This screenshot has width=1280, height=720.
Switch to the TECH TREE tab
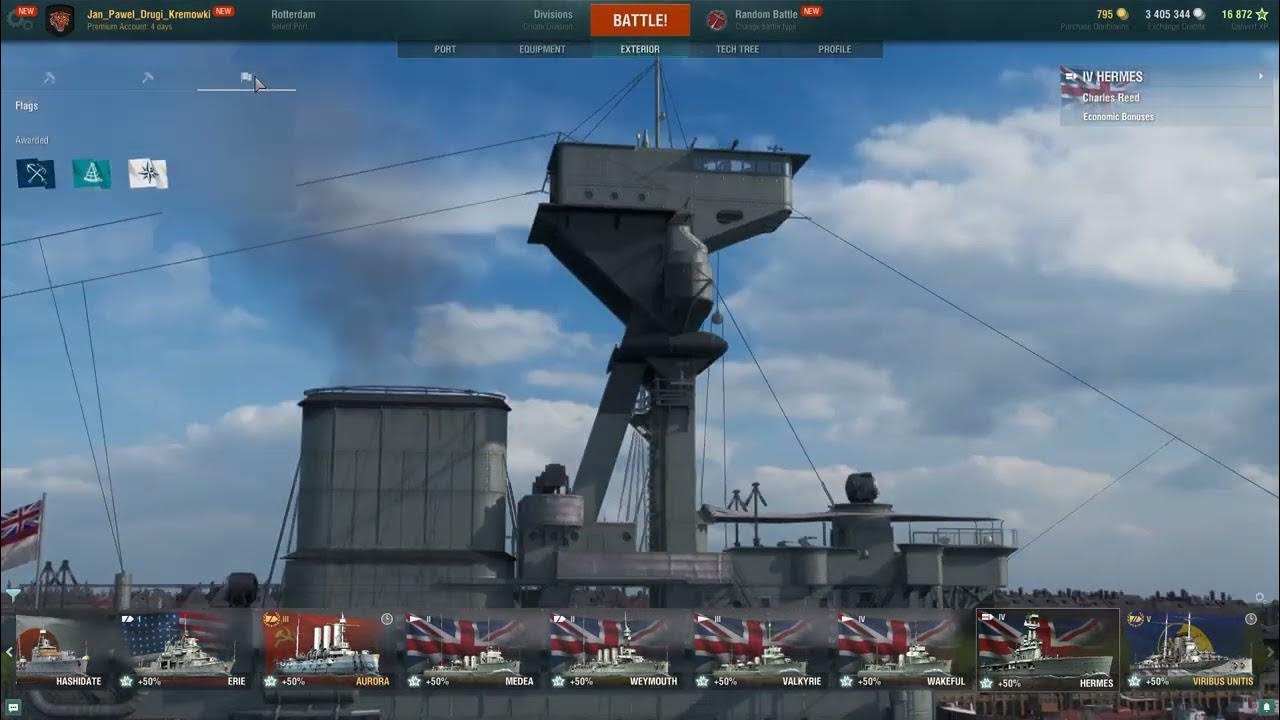click(x=739, y=48)
